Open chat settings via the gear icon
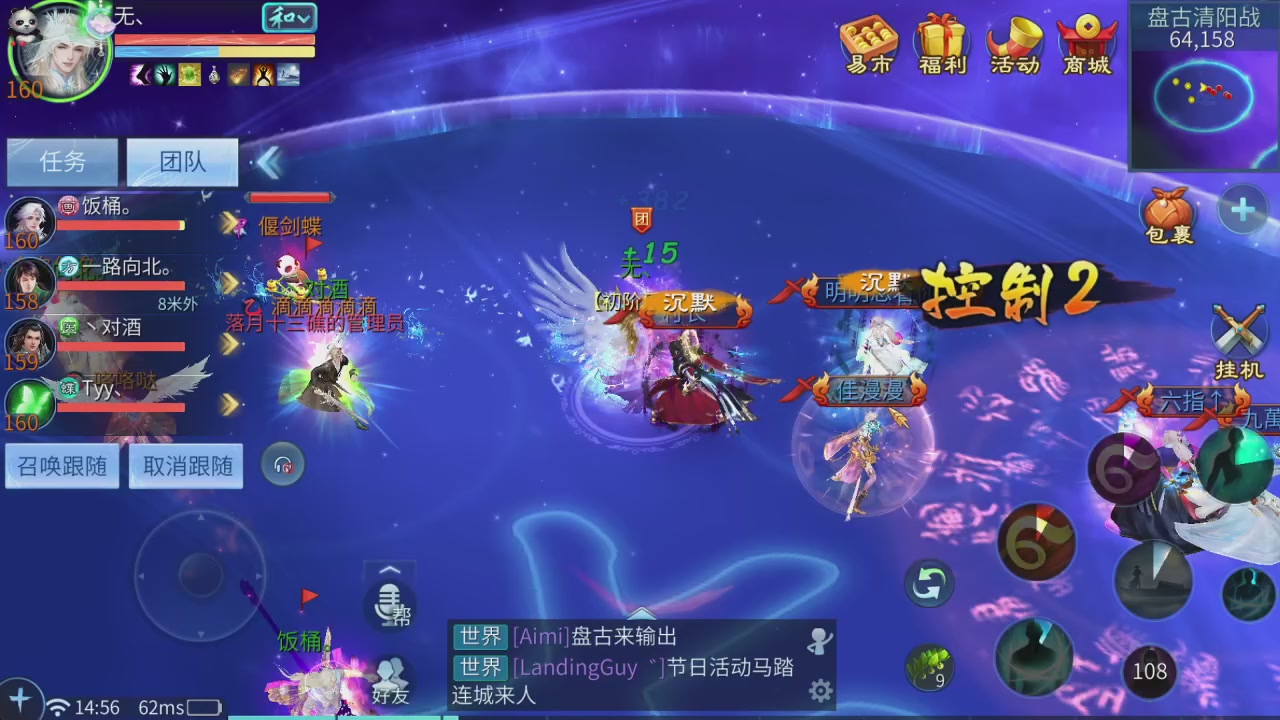1280x720 pixels. point(822,690)
